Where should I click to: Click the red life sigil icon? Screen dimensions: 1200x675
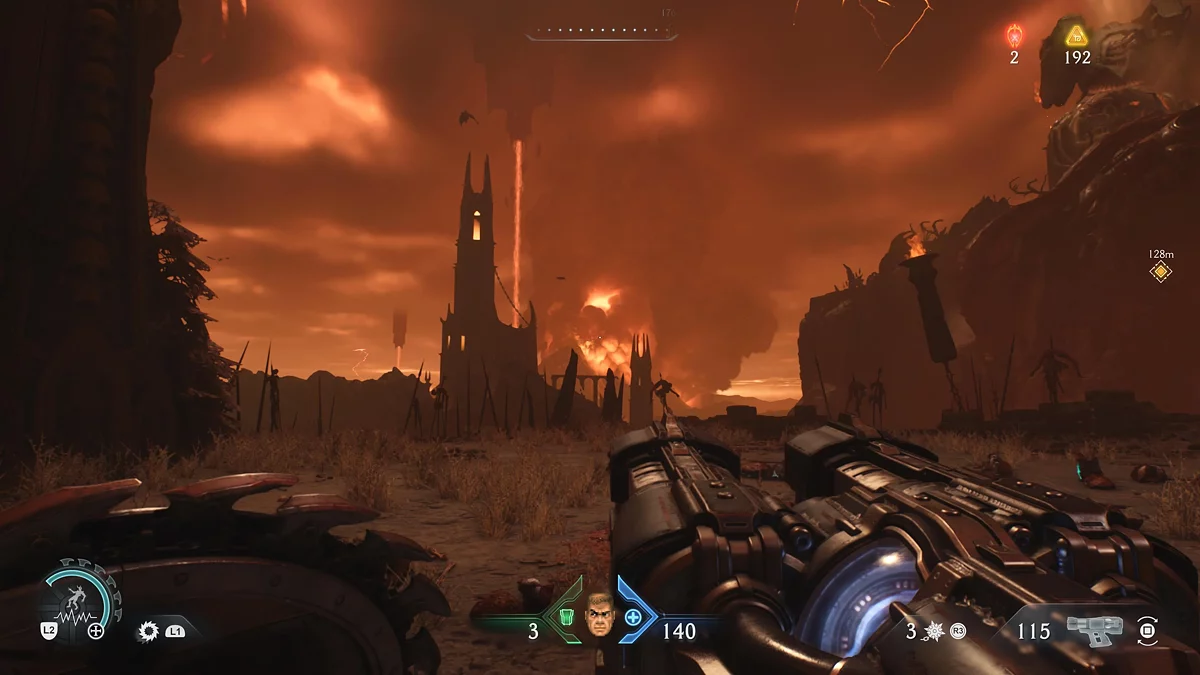1014,36
